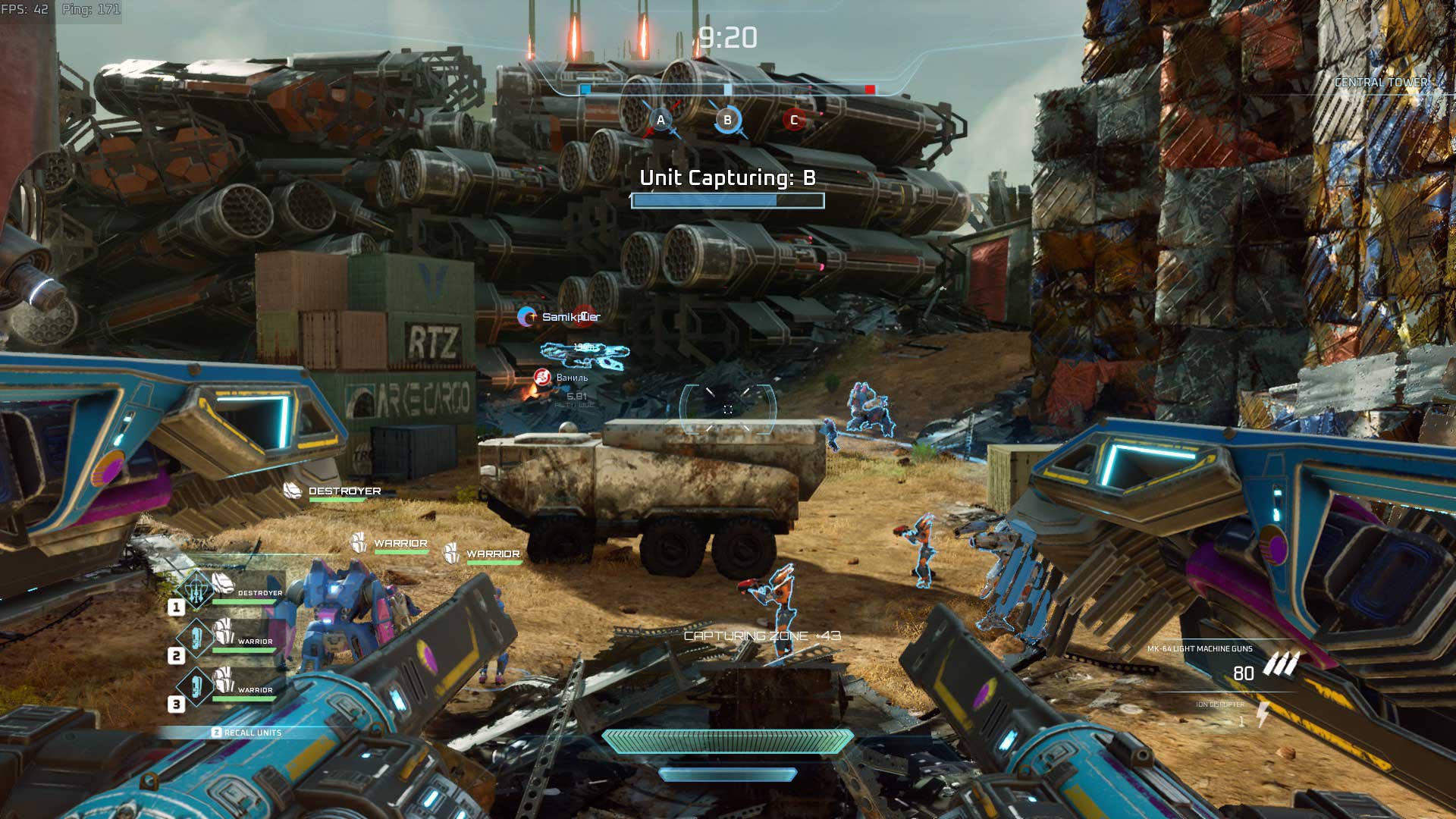Select capture point B marker
The width and height of the screenshot is (1456, 819).
727,120
